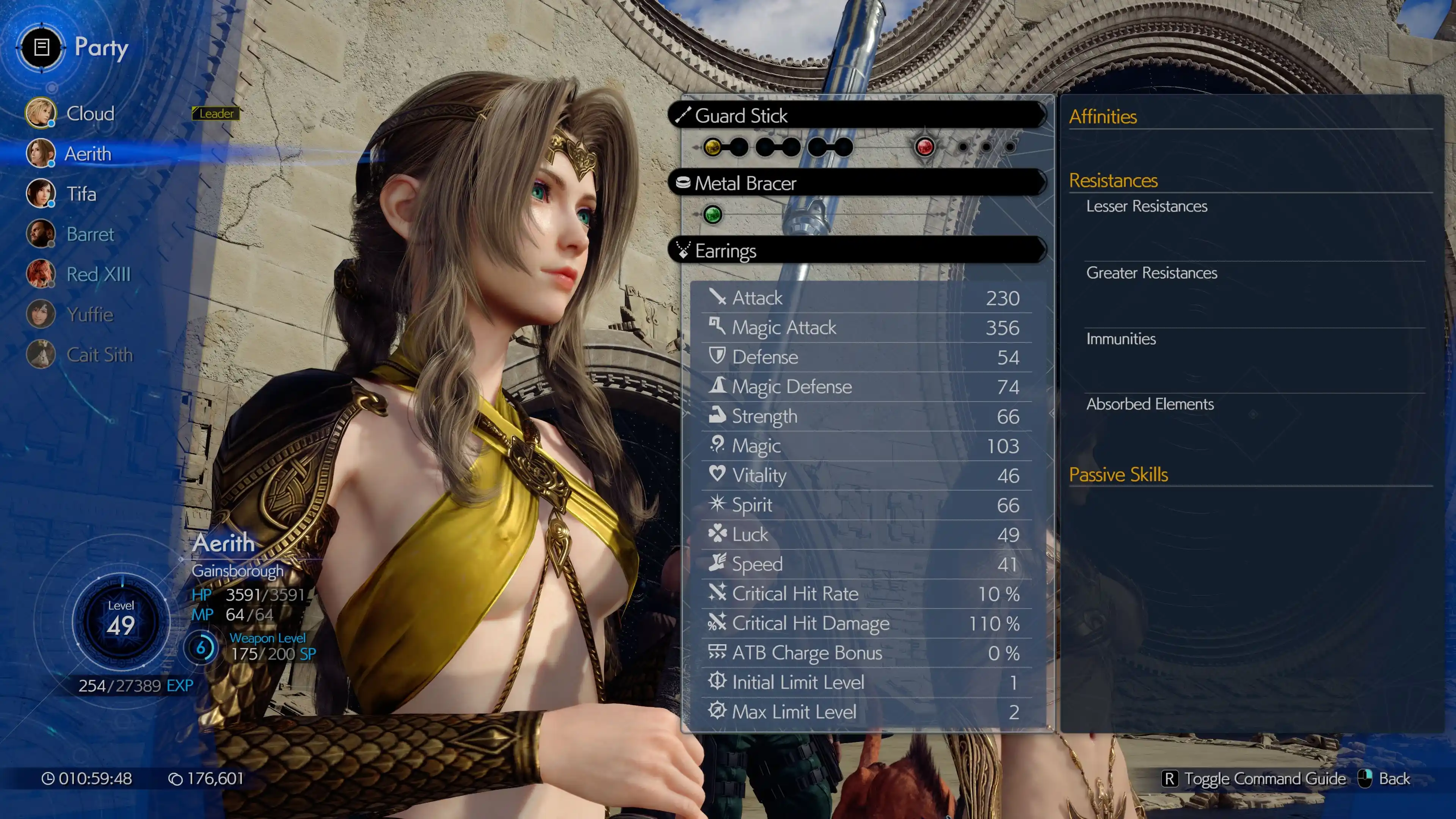Choose Tifa from the party list

[81, 194]
